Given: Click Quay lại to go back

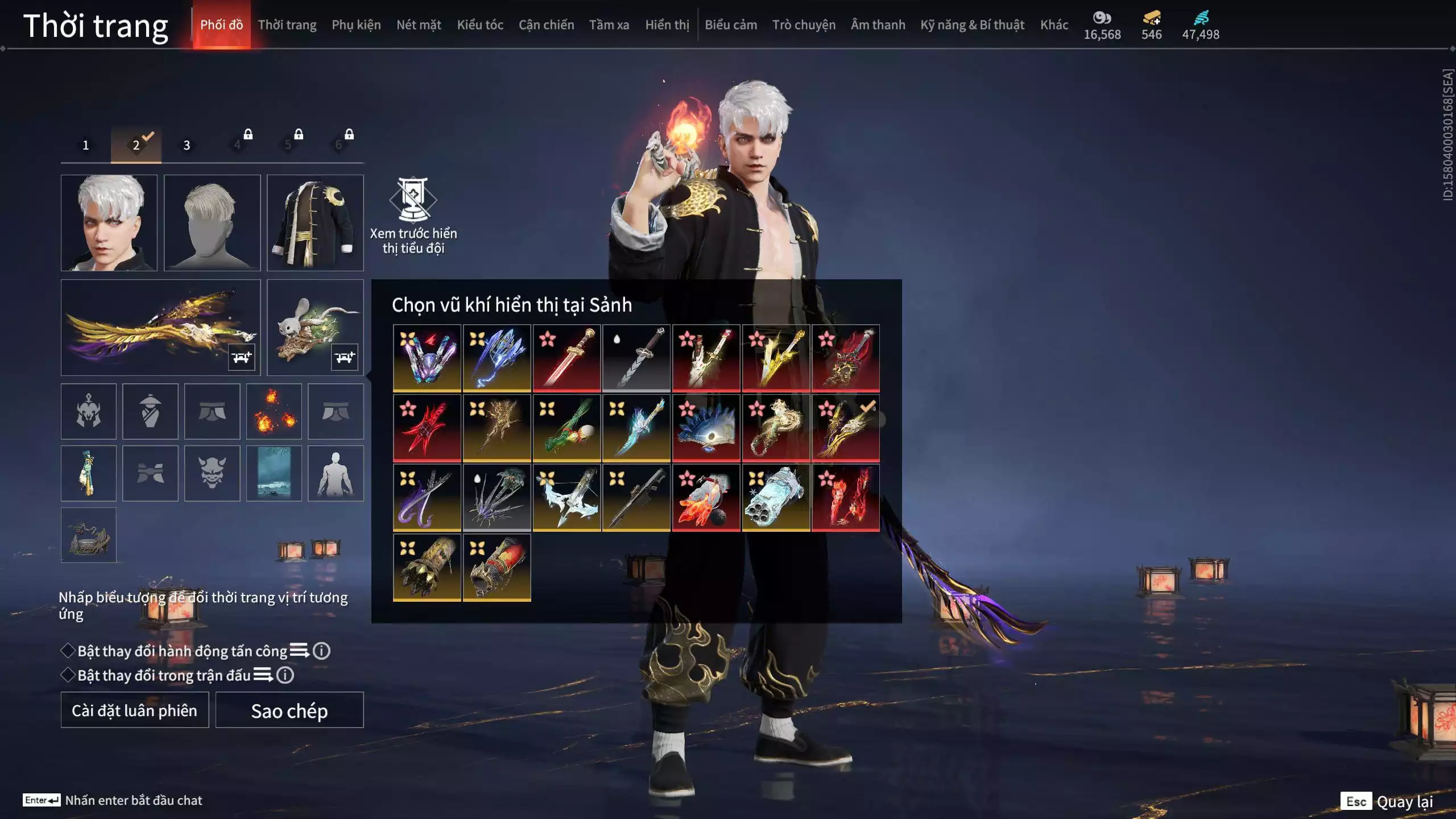Looking at the screenshot, I should pyautogui.click(x=1404, y=801).
